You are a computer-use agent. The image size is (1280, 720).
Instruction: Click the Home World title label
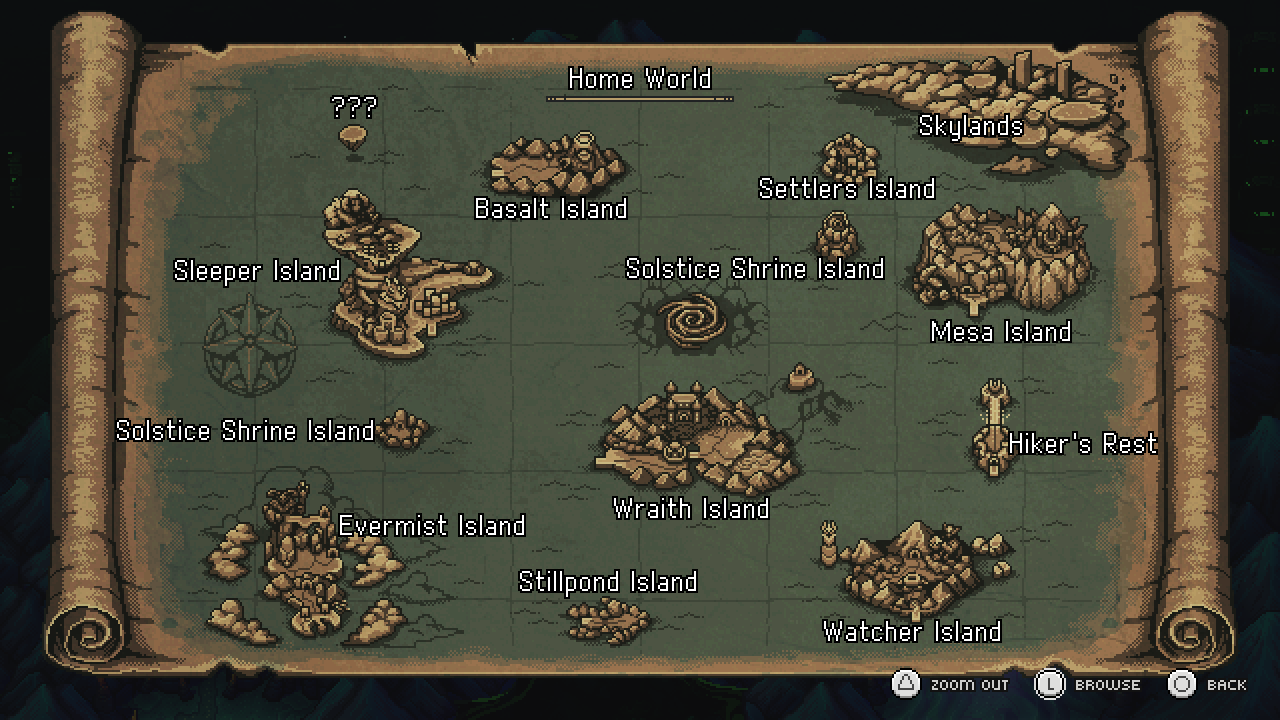click(x=640, y=79)
